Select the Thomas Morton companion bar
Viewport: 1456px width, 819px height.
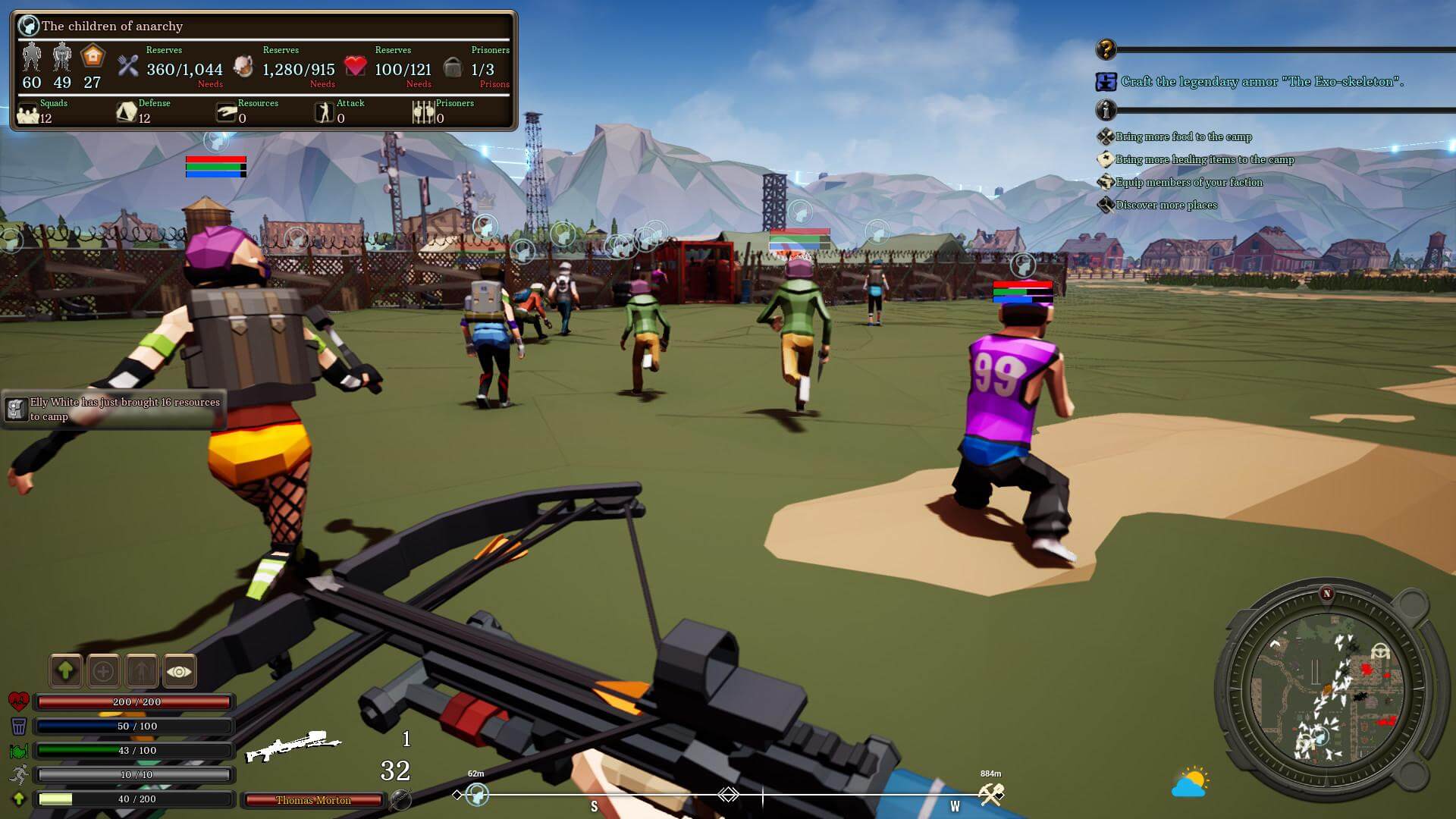click(x=313, y=800)
